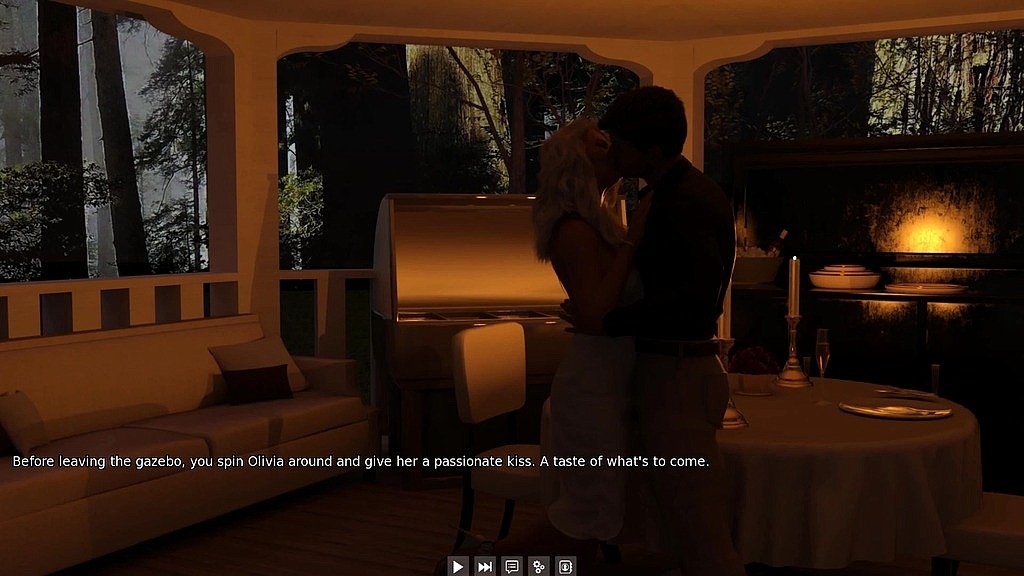Open the dialogue history log icon
Viewport: 1024px width, 576px height.
[512, 567]
